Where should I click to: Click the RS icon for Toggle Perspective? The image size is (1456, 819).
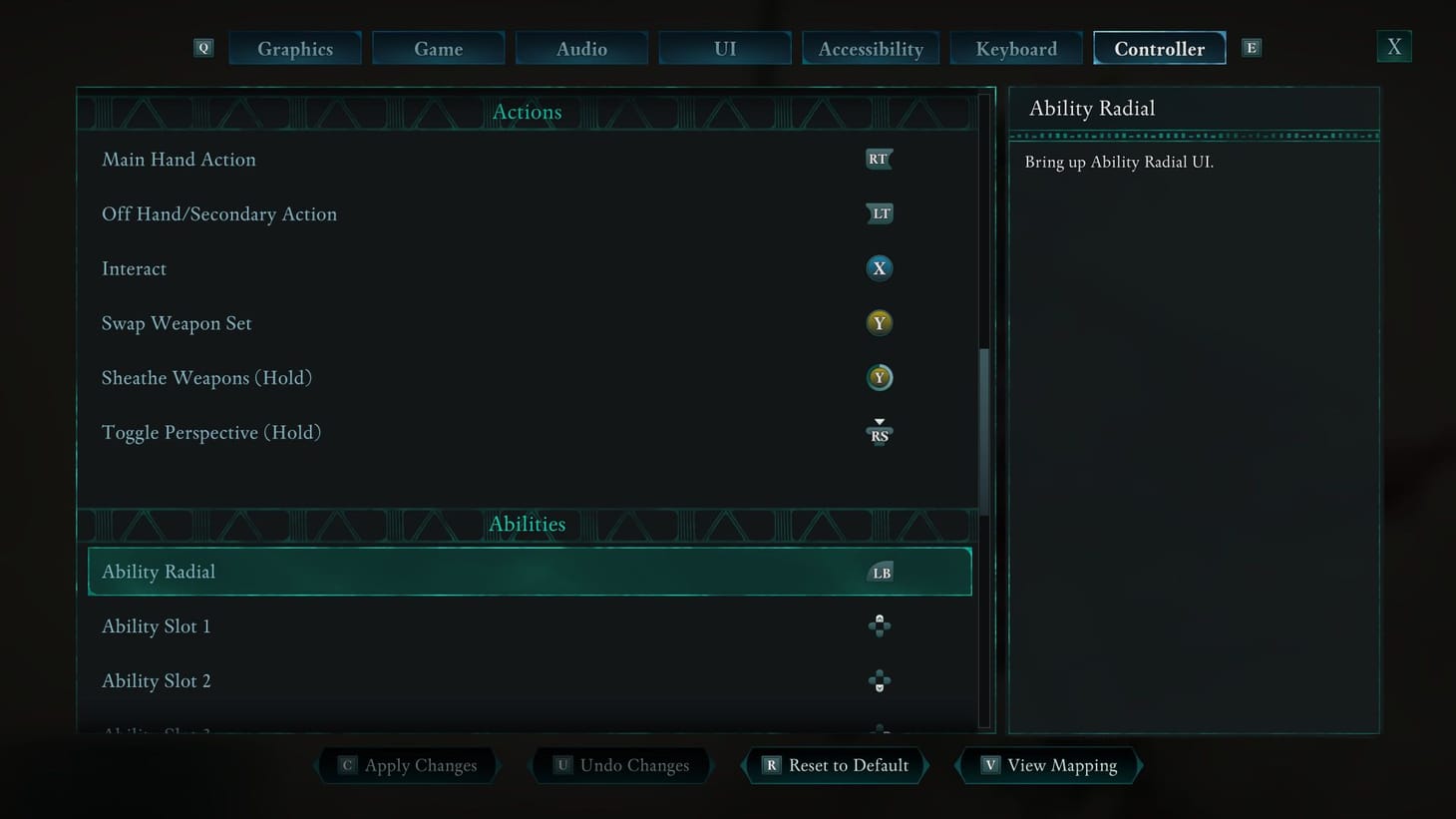879,431
